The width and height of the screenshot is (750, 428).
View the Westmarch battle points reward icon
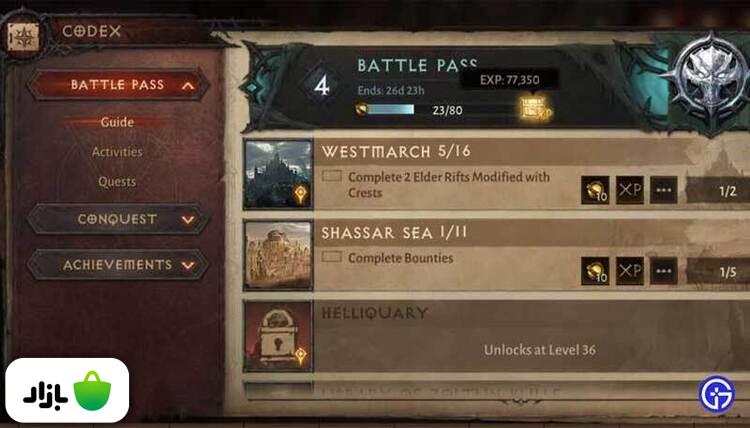point(595,190)
